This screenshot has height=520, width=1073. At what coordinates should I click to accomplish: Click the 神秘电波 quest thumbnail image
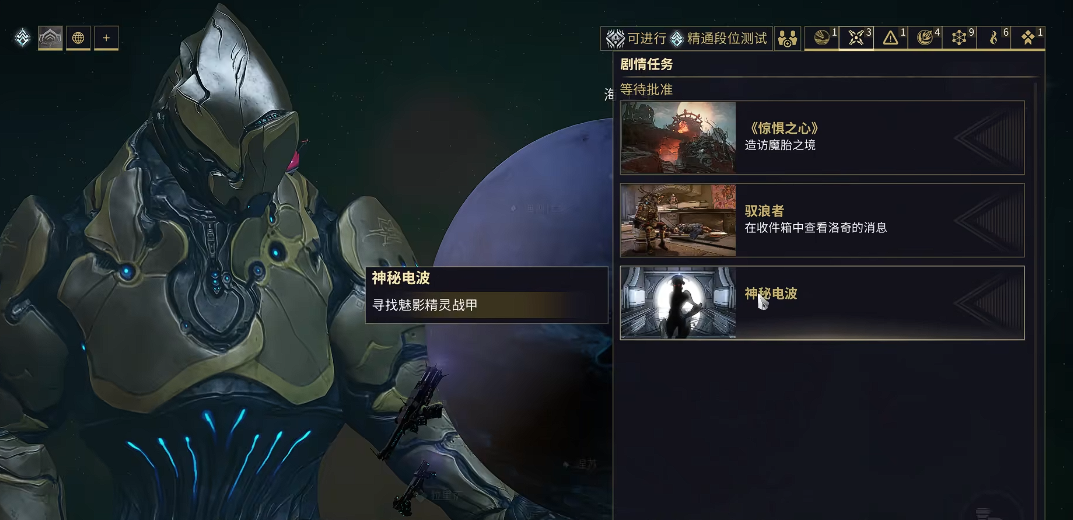tap(678, 302)
